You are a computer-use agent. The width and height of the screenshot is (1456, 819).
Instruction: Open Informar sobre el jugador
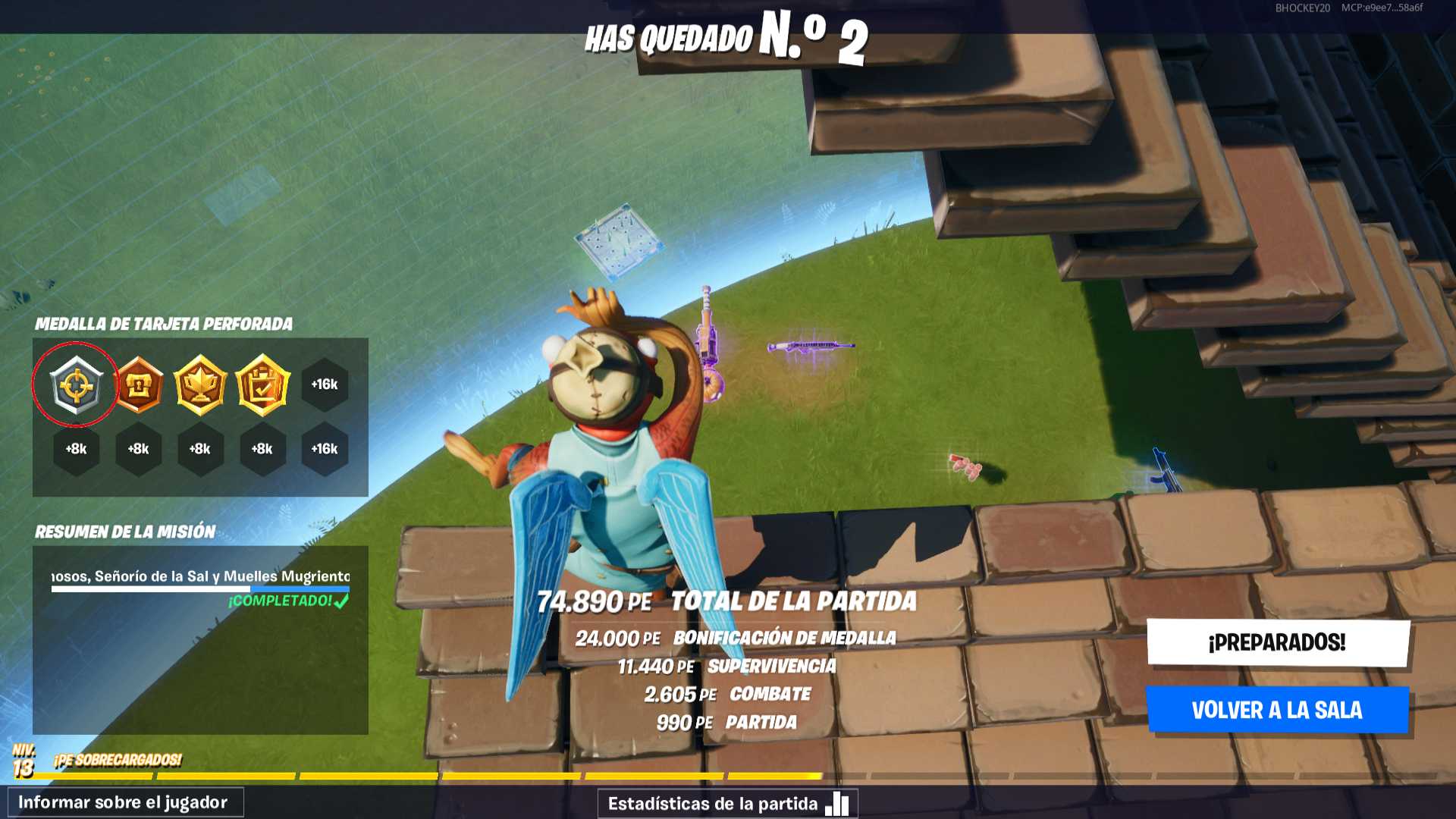[125, 802]
